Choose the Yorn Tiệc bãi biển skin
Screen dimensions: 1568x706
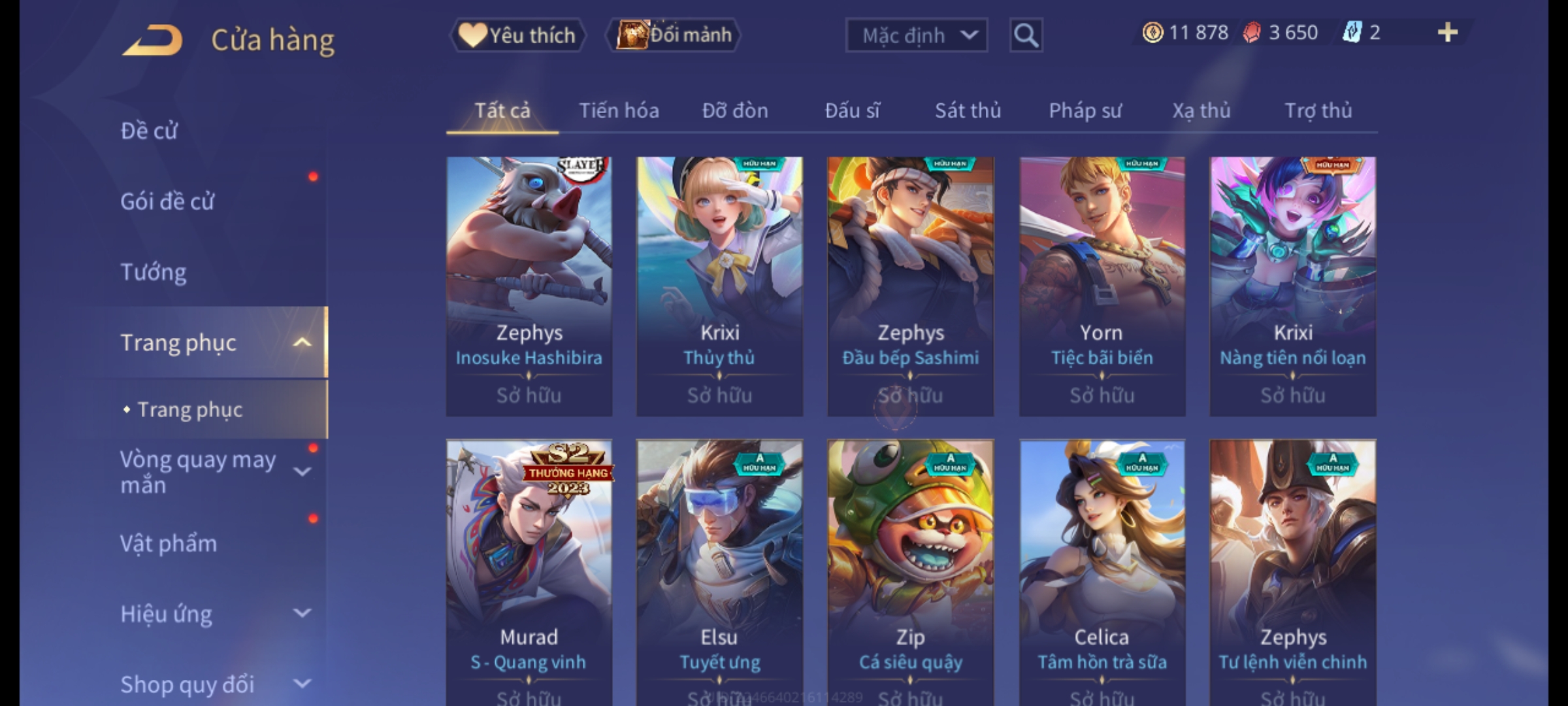coord(1102,286)
